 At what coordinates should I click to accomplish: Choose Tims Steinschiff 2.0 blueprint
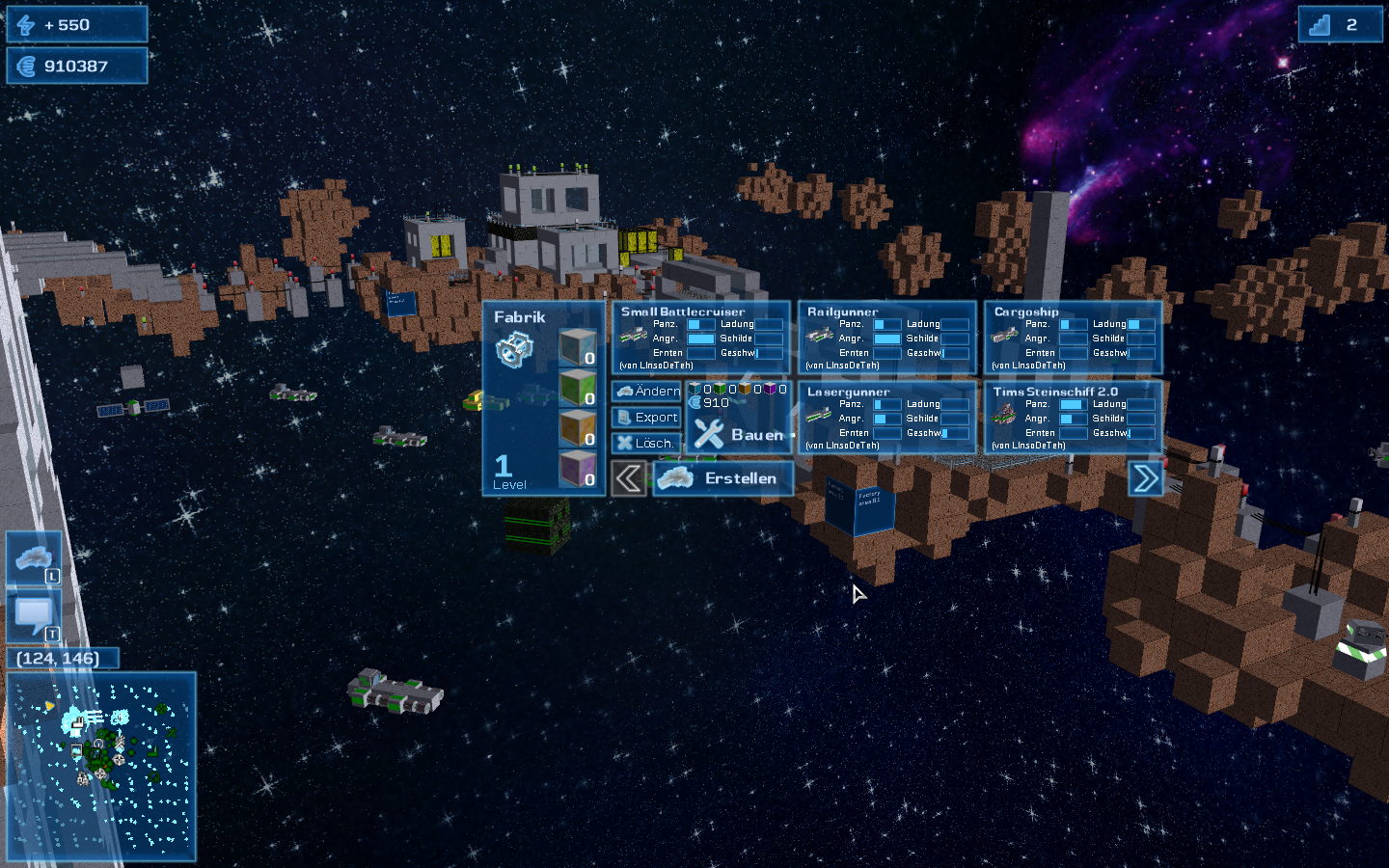1074,418
